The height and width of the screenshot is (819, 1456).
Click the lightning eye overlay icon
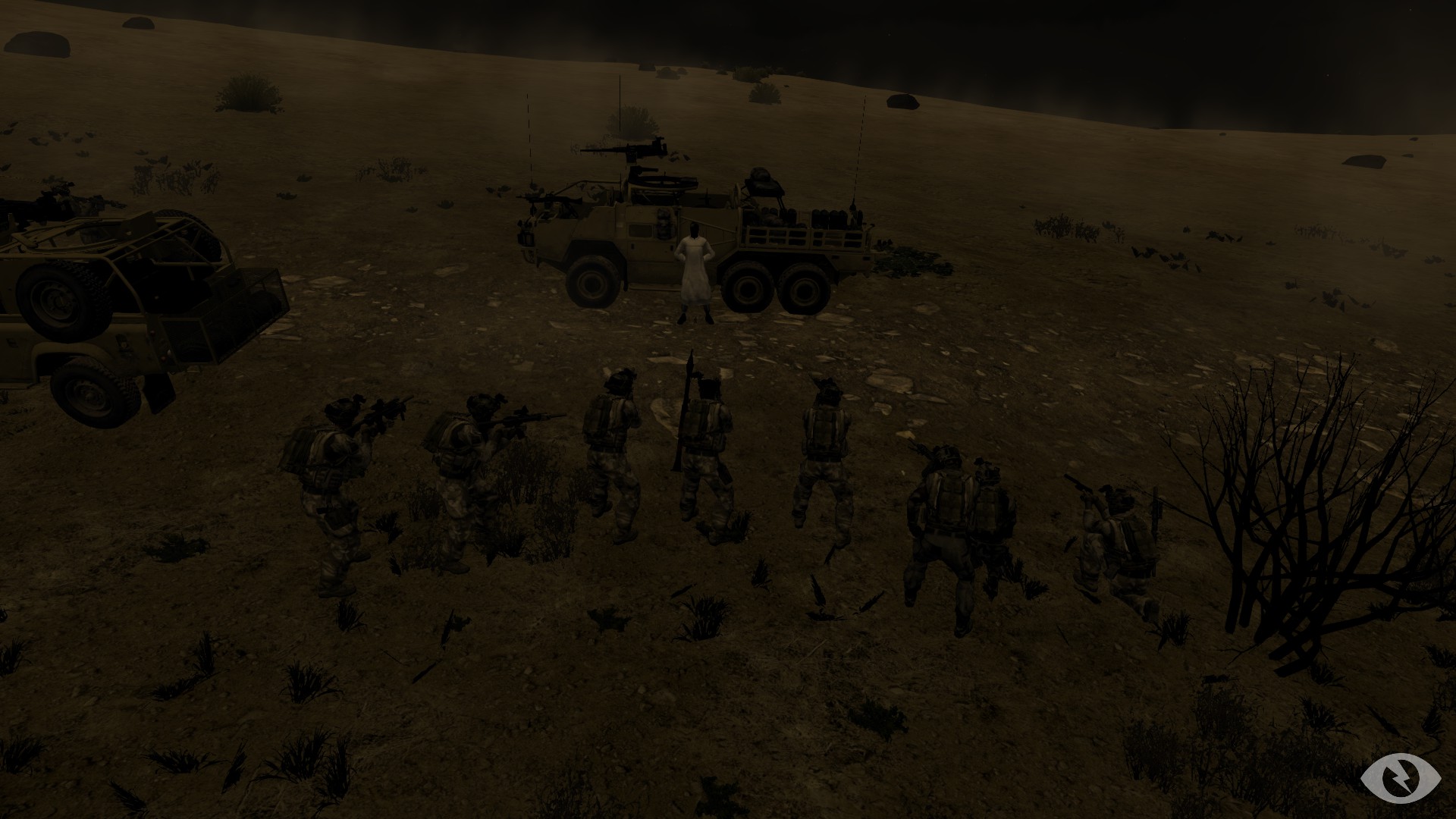[x=1394, y=777]
